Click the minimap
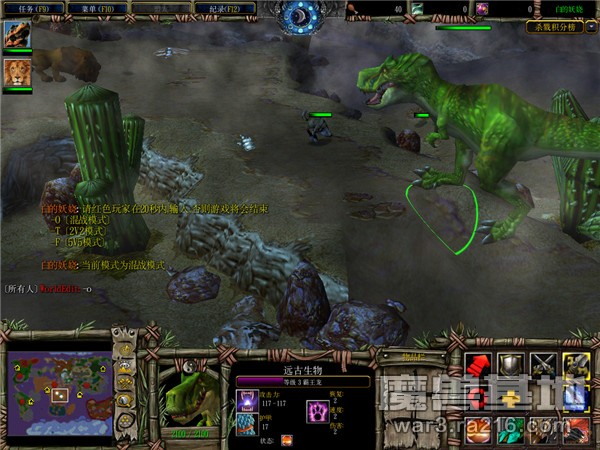The width and height of the screenshot is (600, 450). point(59,392)
